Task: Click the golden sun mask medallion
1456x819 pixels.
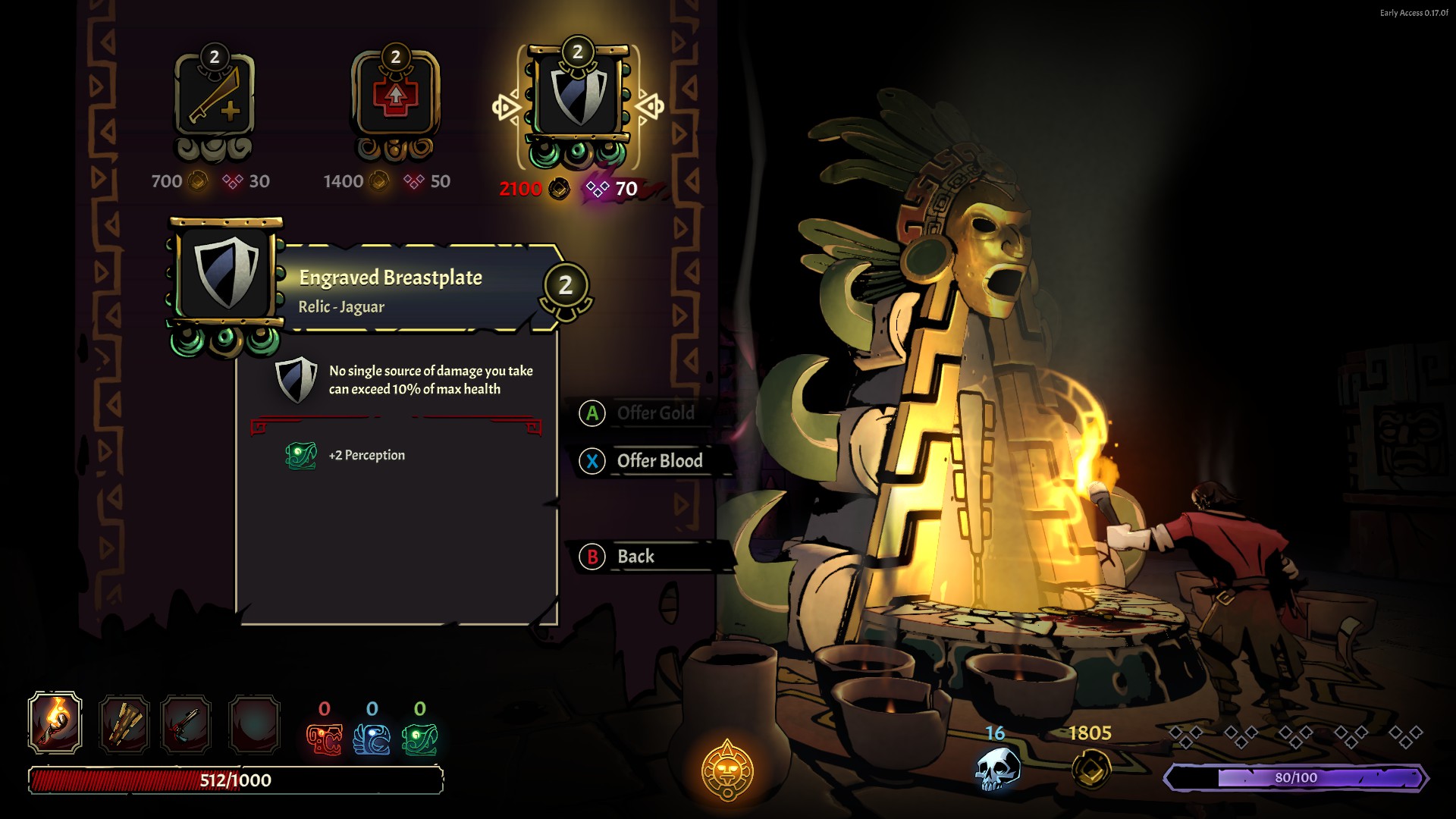Action: (727, 770)
